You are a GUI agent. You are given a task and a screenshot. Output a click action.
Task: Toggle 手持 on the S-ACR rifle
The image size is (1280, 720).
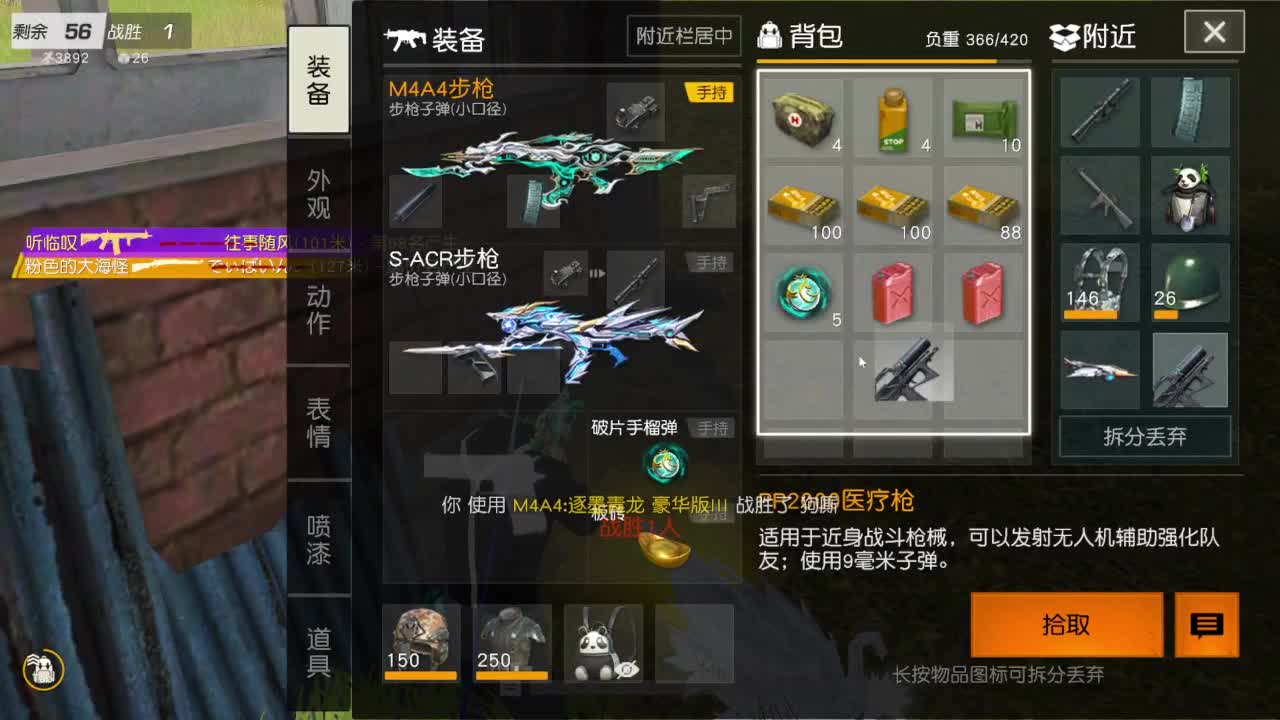[713, 262]
